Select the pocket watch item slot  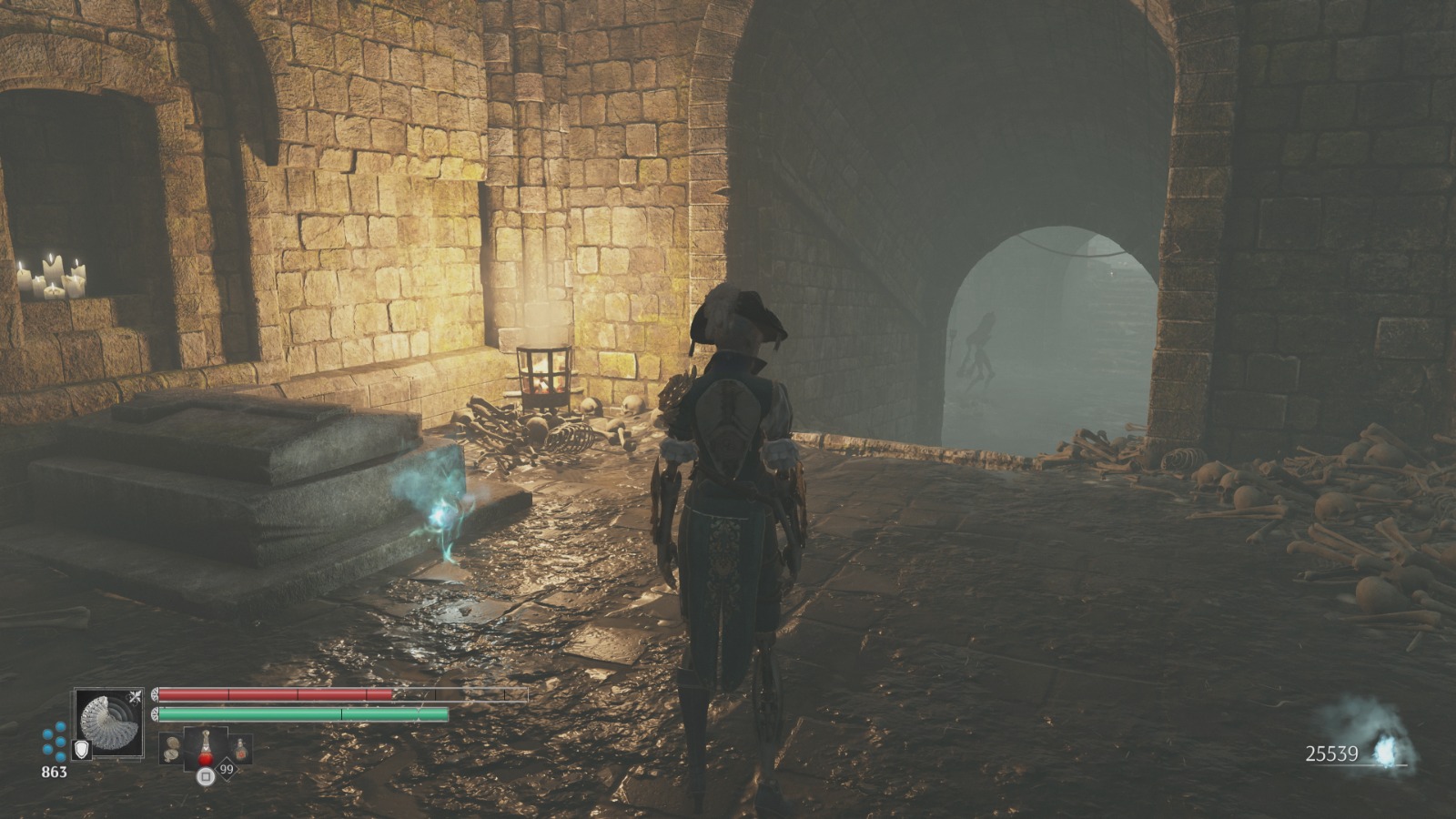pyautogui.click(x=172, y=749)
